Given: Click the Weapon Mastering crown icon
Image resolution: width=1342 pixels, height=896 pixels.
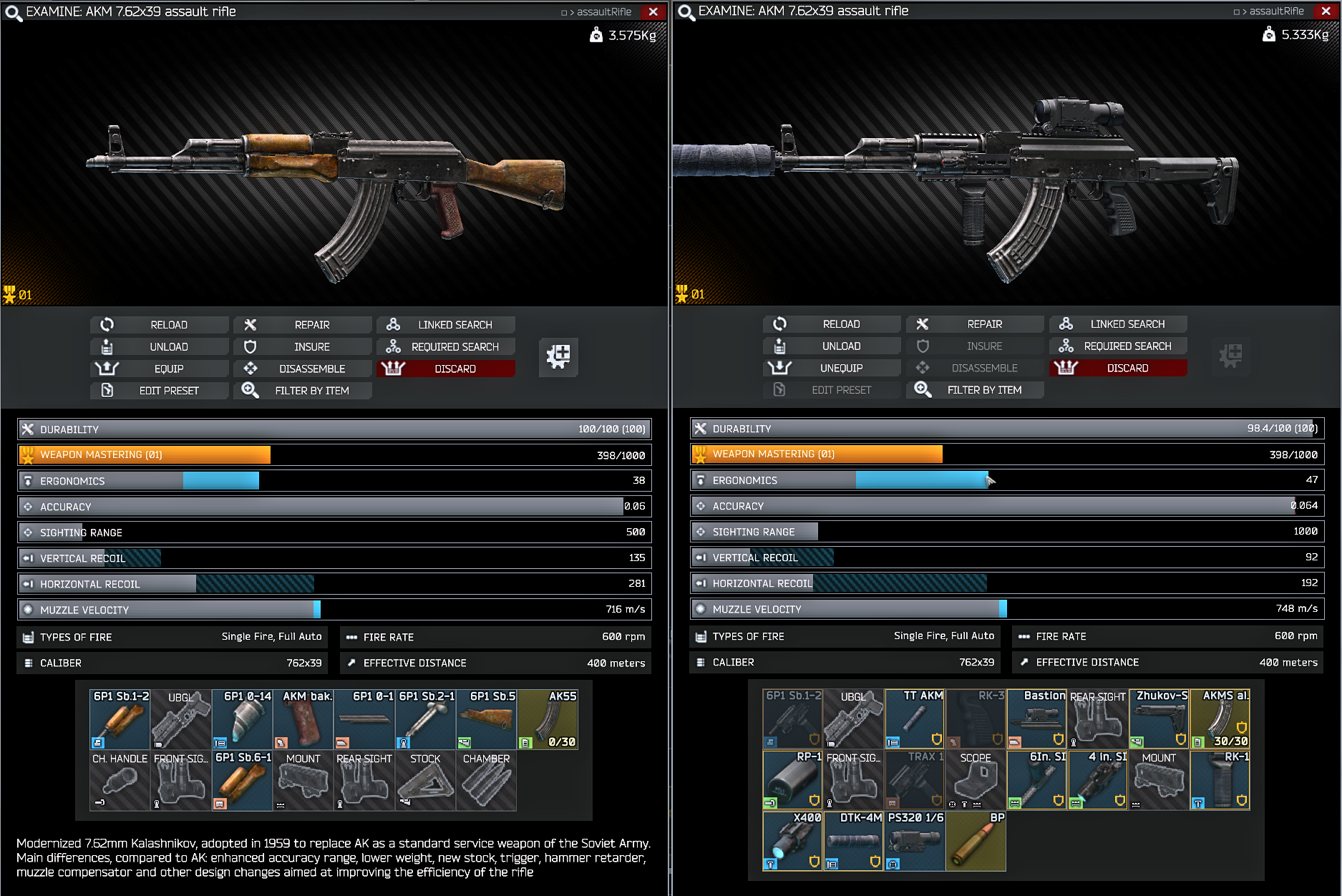Looking at the screenshot, I should [x=26, y=454].
